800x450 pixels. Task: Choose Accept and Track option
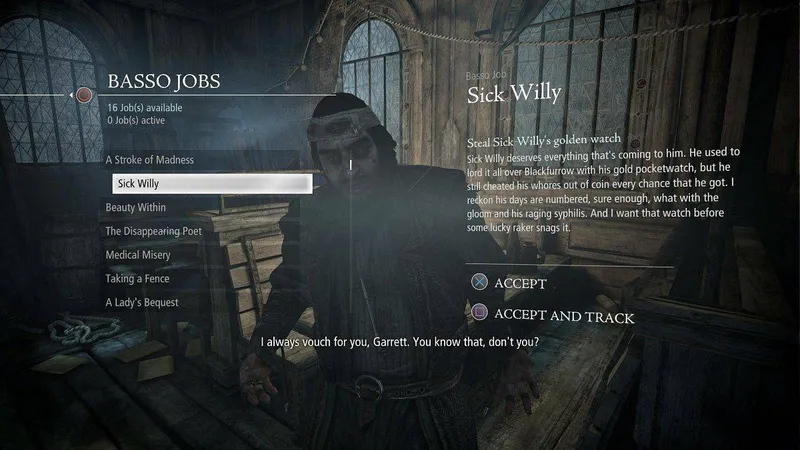pos(564,316)
